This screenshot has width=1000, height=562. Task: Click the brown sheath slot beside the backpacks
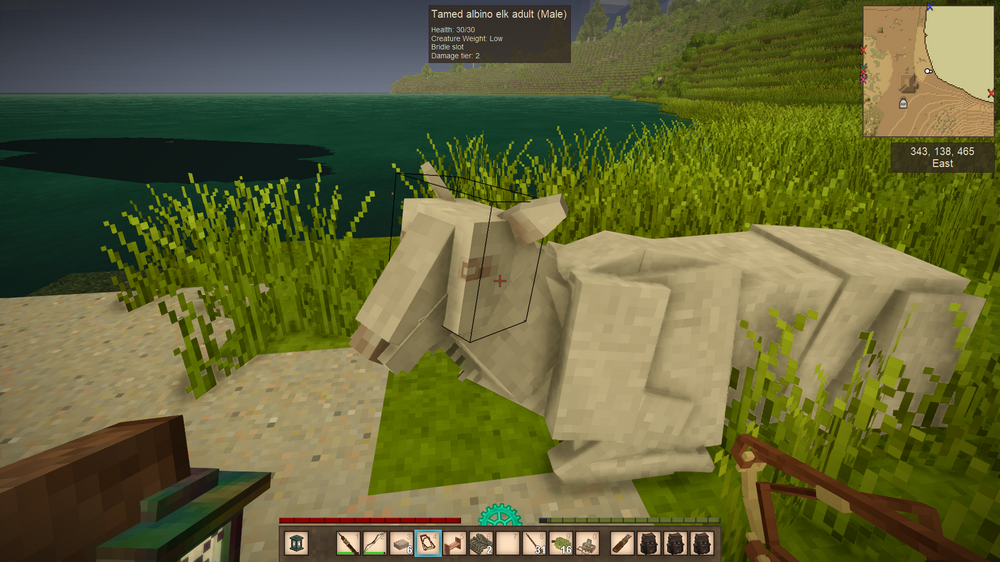pos(622,543)
